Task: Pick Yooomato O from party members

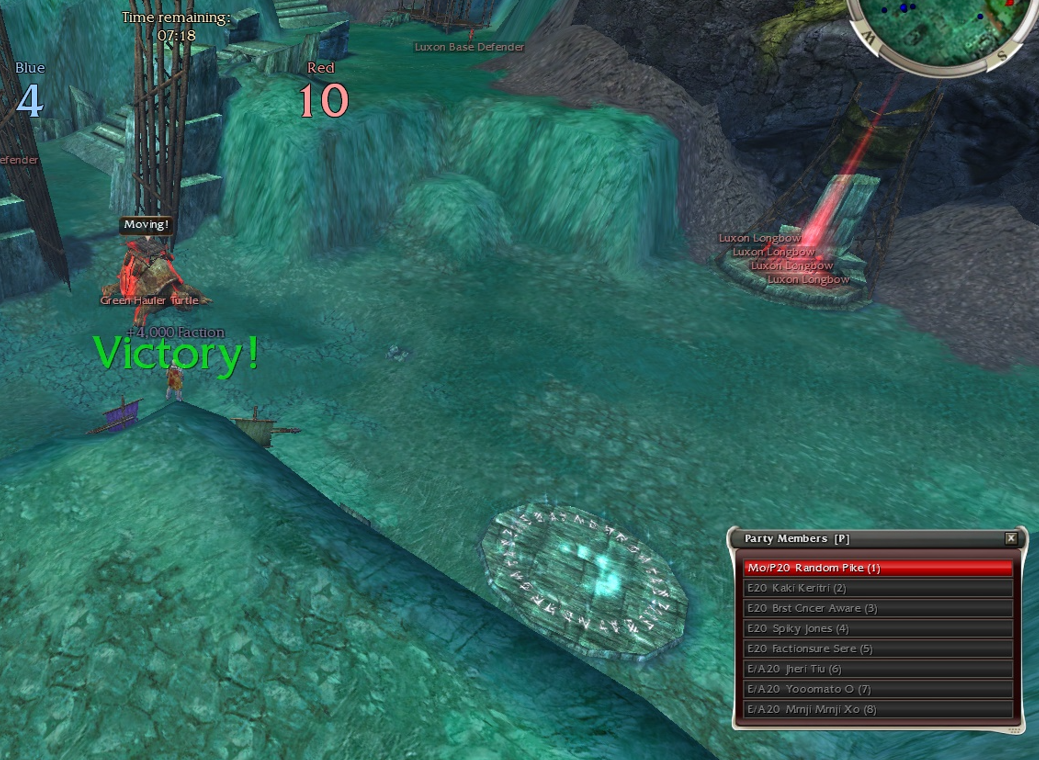Action: 878,689
